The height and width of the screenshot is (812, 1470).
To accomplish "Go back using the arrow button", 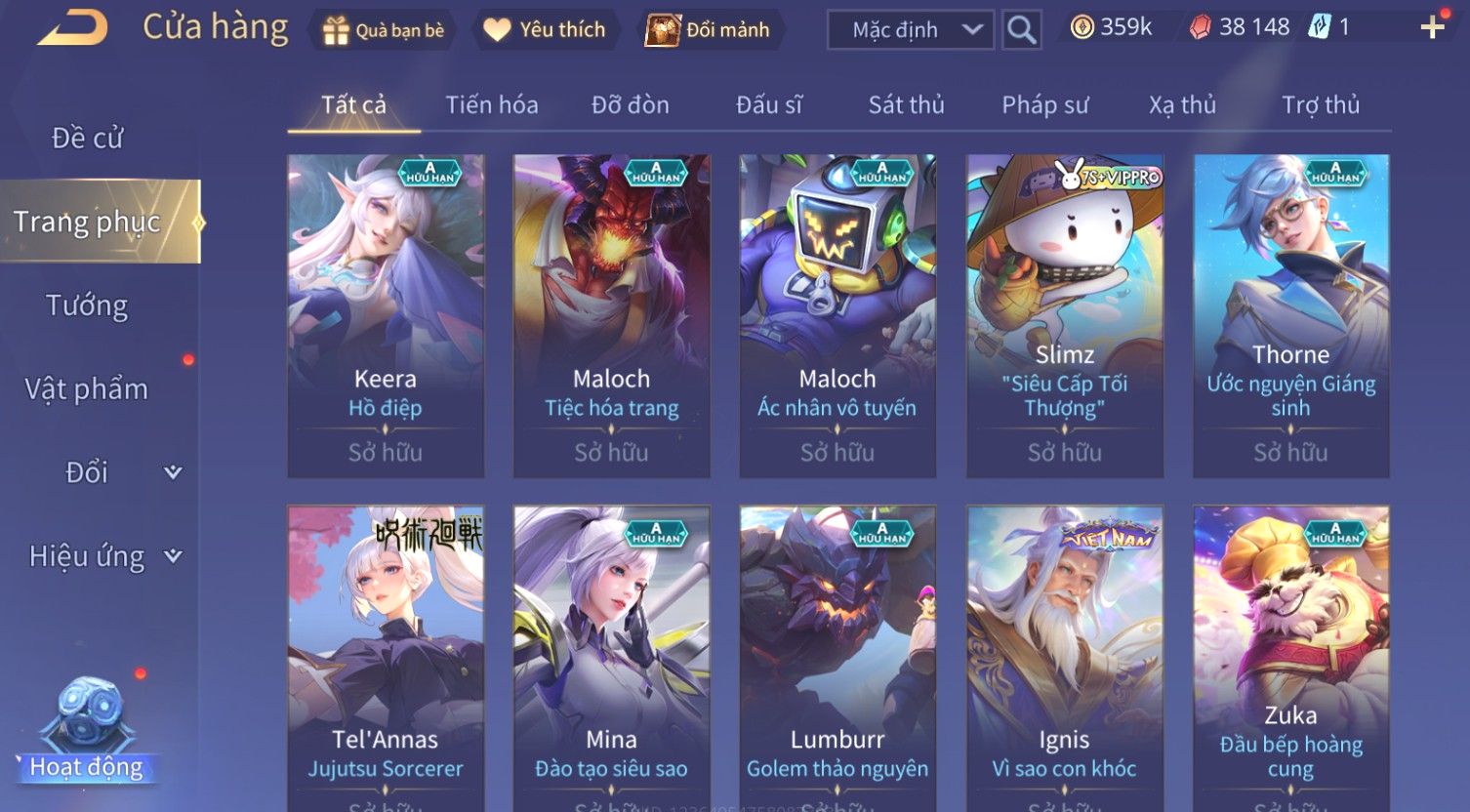I will click(73, 28).
